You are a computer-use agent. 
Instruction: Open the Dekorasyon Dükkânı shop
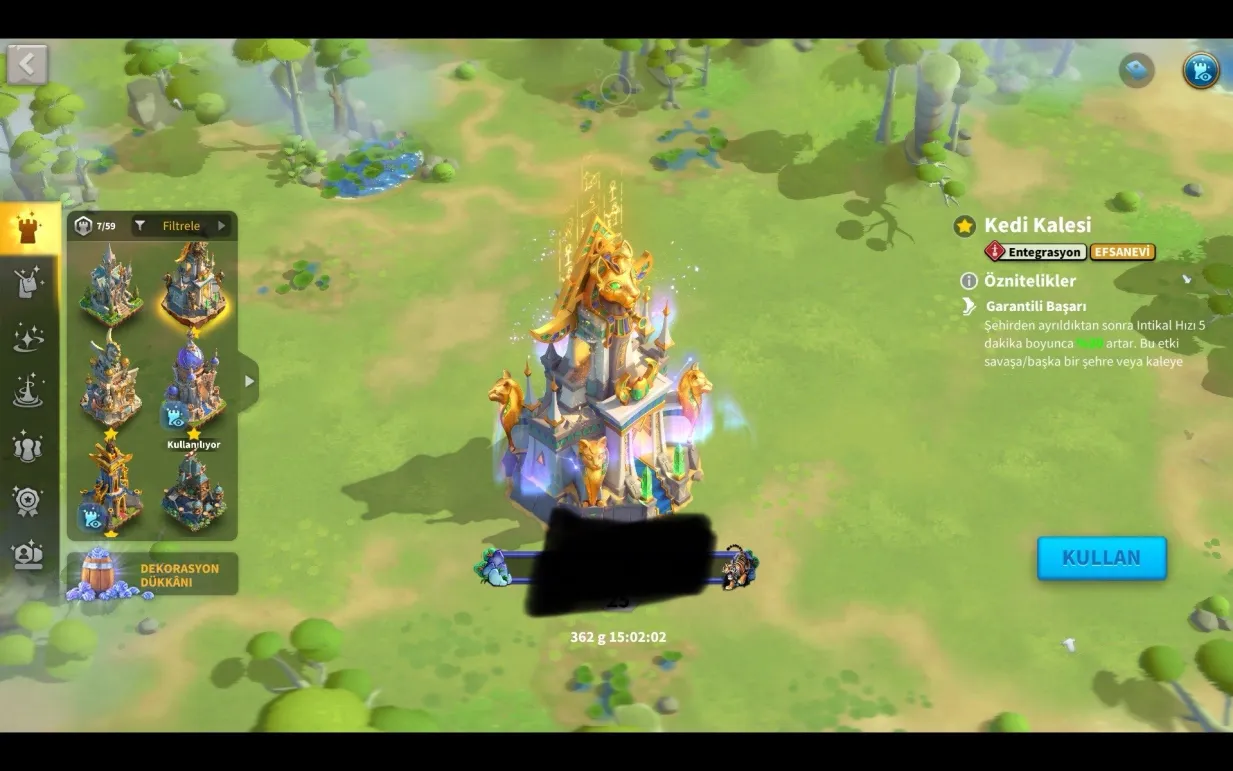point(152,575)
